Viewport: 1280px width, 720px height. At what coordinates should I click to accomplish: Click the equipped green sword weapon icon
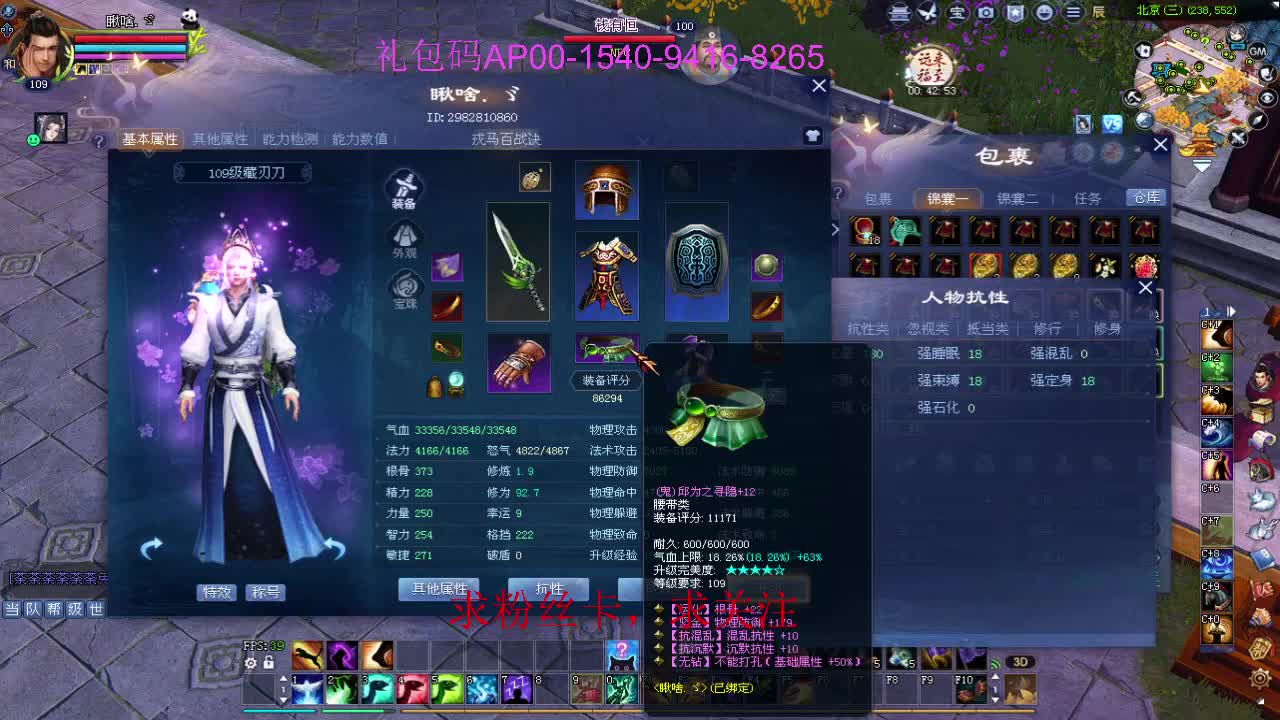pos(518,262)
